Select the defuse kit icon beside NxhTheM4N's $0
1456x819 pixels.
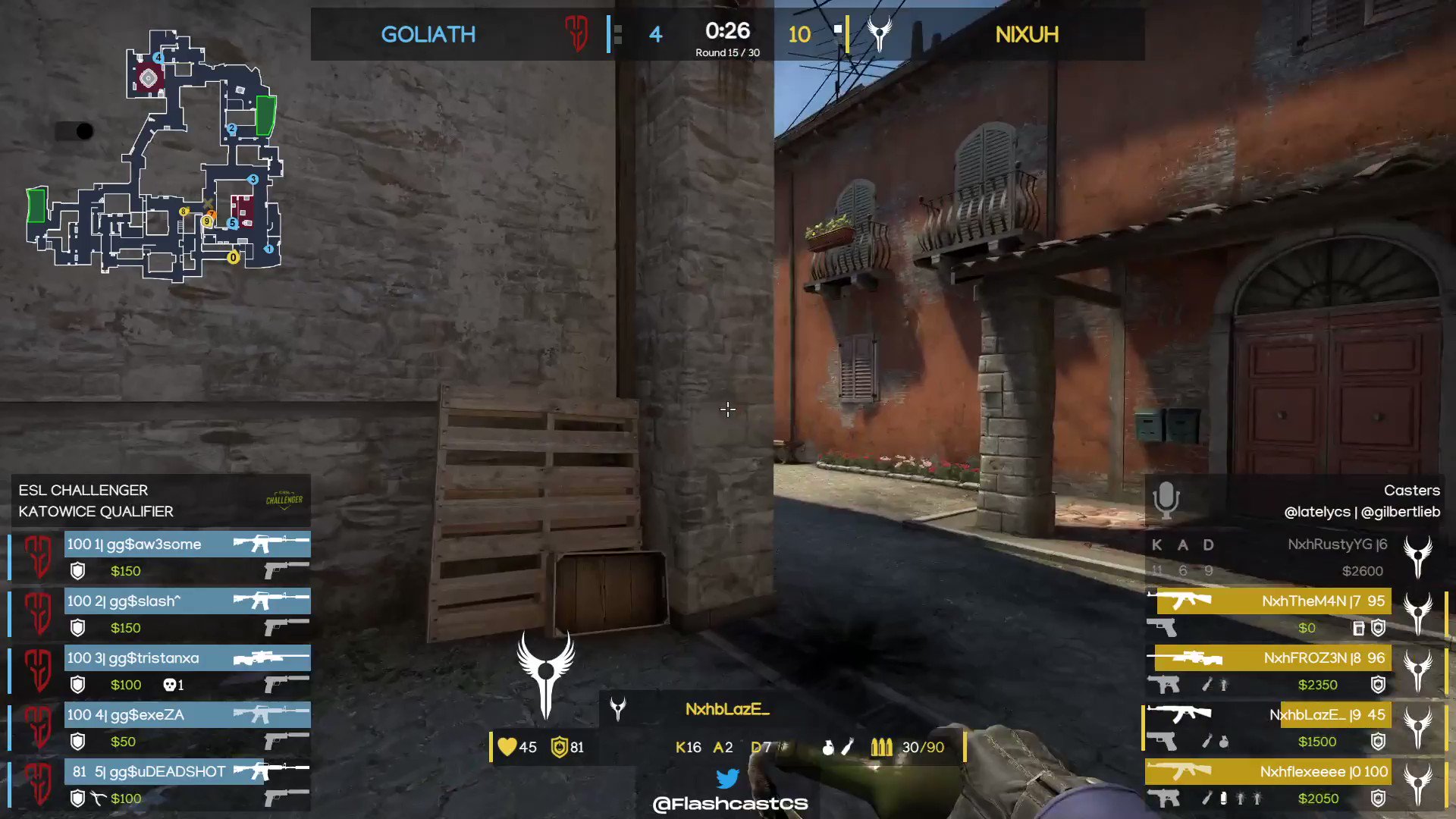(1357, 628)
